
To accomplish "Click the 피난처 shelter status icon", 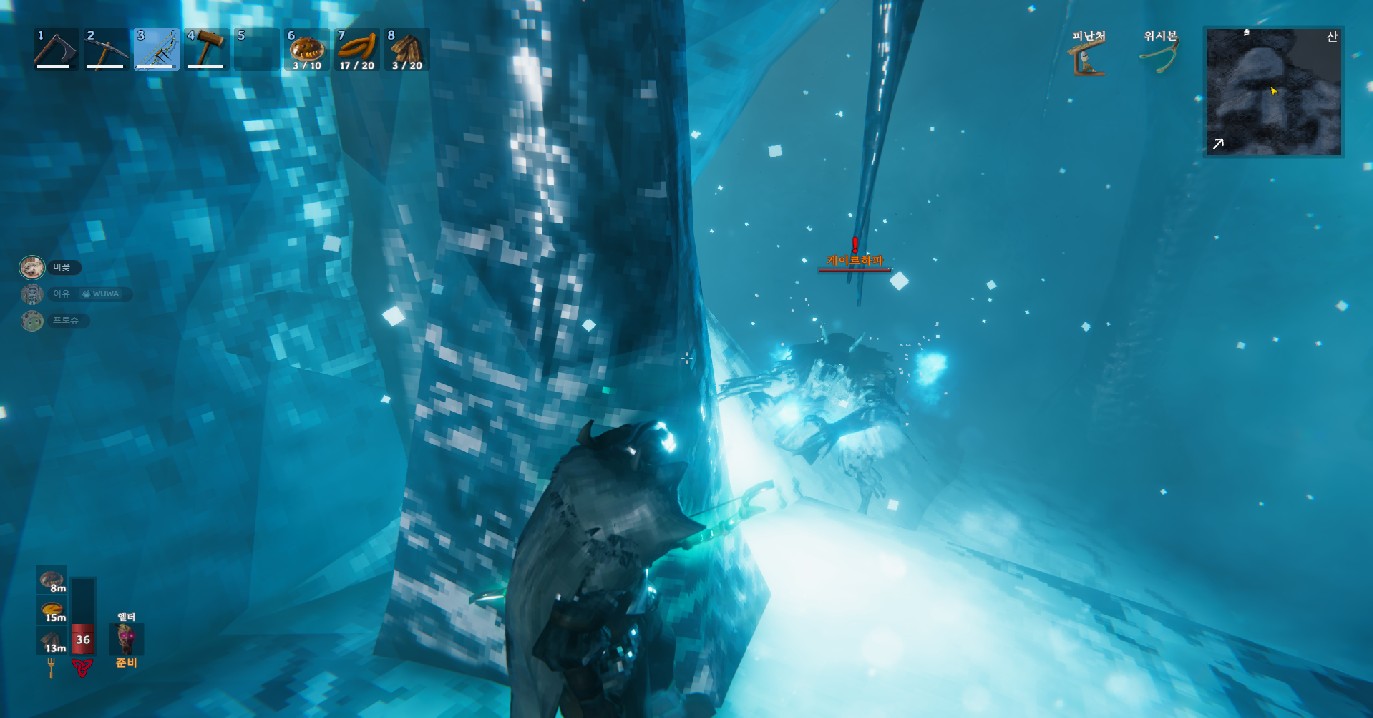I will tap(1088, 58).
